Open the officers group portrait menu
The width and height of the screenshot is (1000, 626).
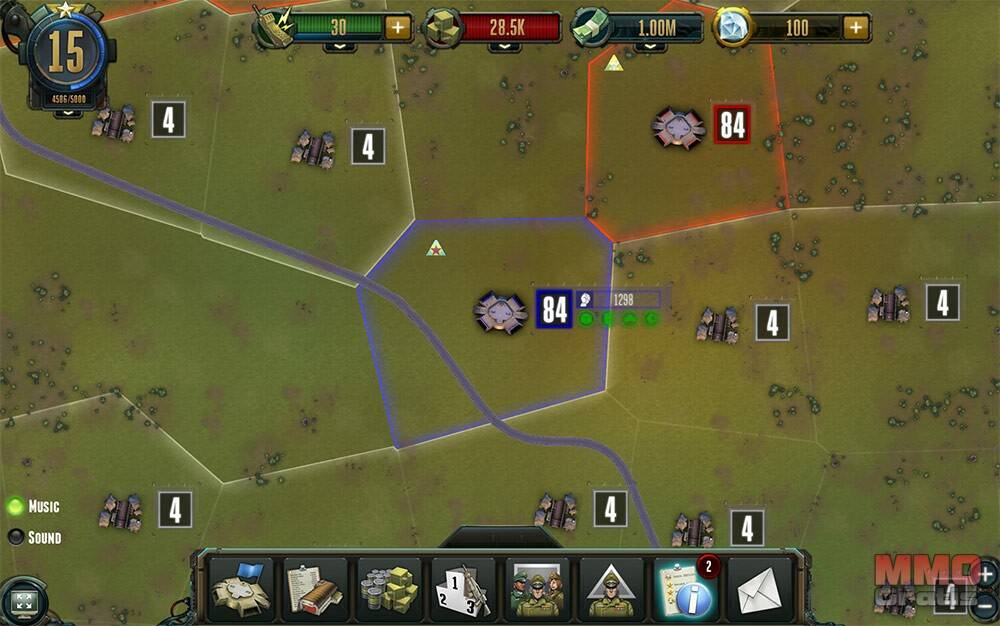[x=537, y=589]
